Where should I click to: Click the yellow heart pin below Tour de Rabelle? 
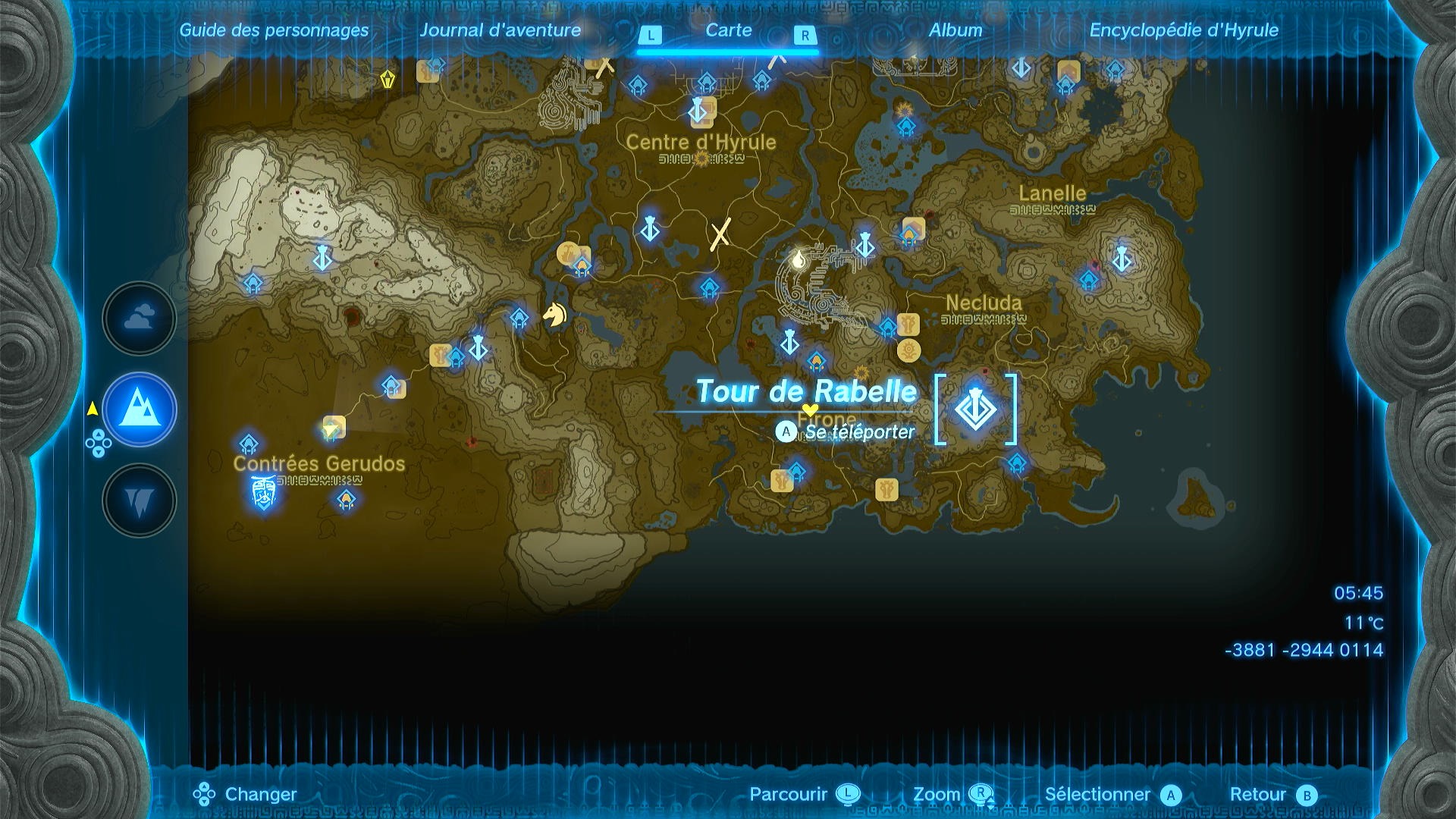[810, 409]
